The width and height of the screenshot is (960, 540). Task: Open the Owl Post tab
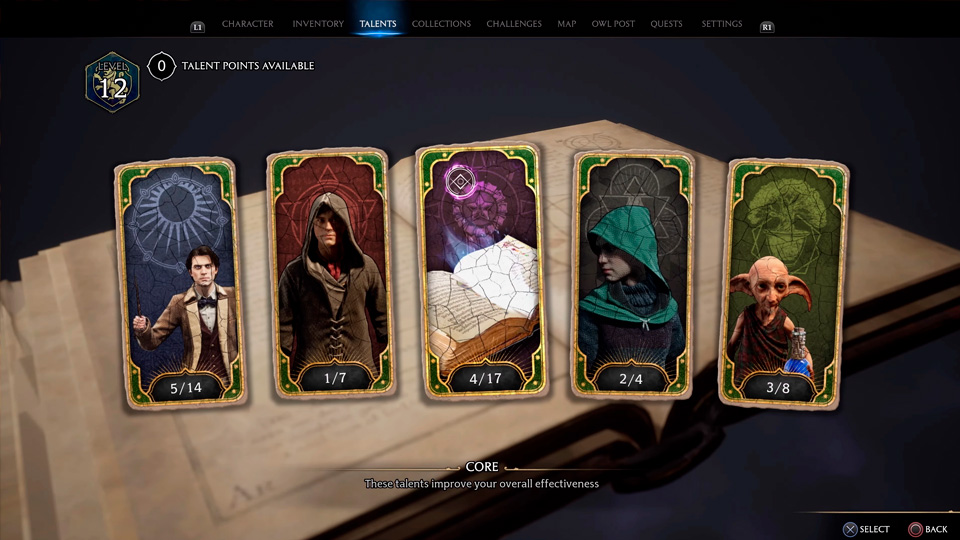613,24
